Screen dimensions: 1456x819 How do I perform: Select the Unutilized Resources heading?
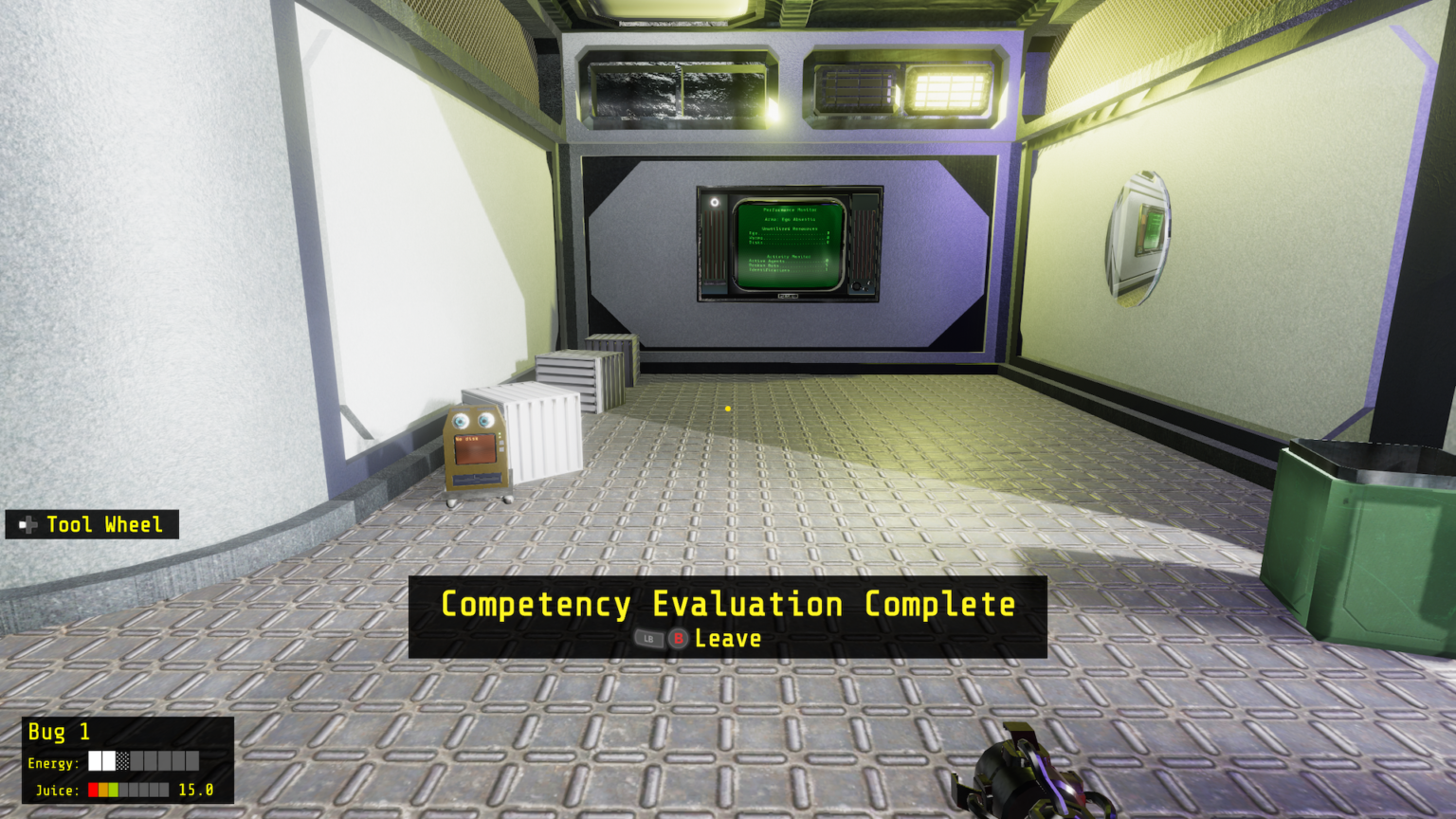pos(789,229)
